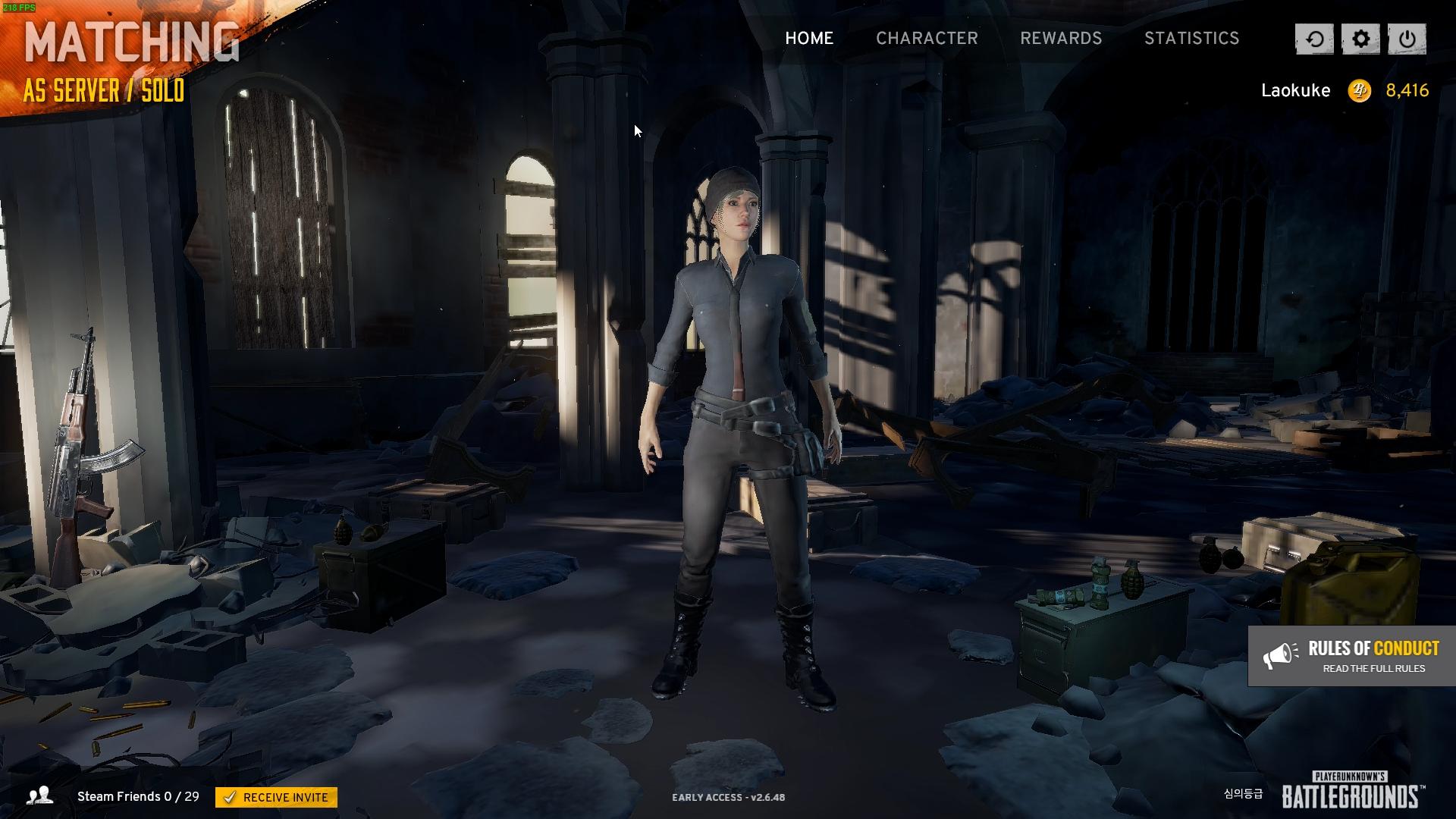Quit the game via power button

(1407, 39)
